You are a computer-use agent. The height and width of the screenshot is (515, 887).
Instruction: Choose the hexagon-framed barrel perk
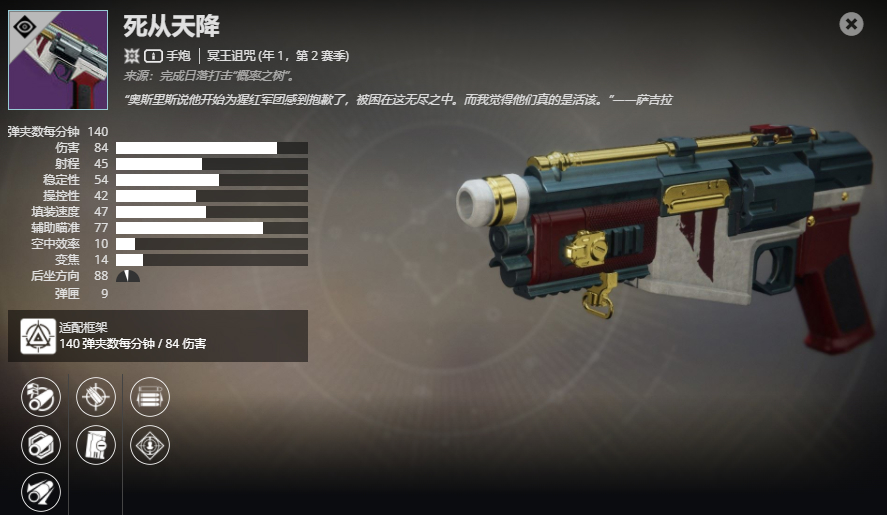41,445
